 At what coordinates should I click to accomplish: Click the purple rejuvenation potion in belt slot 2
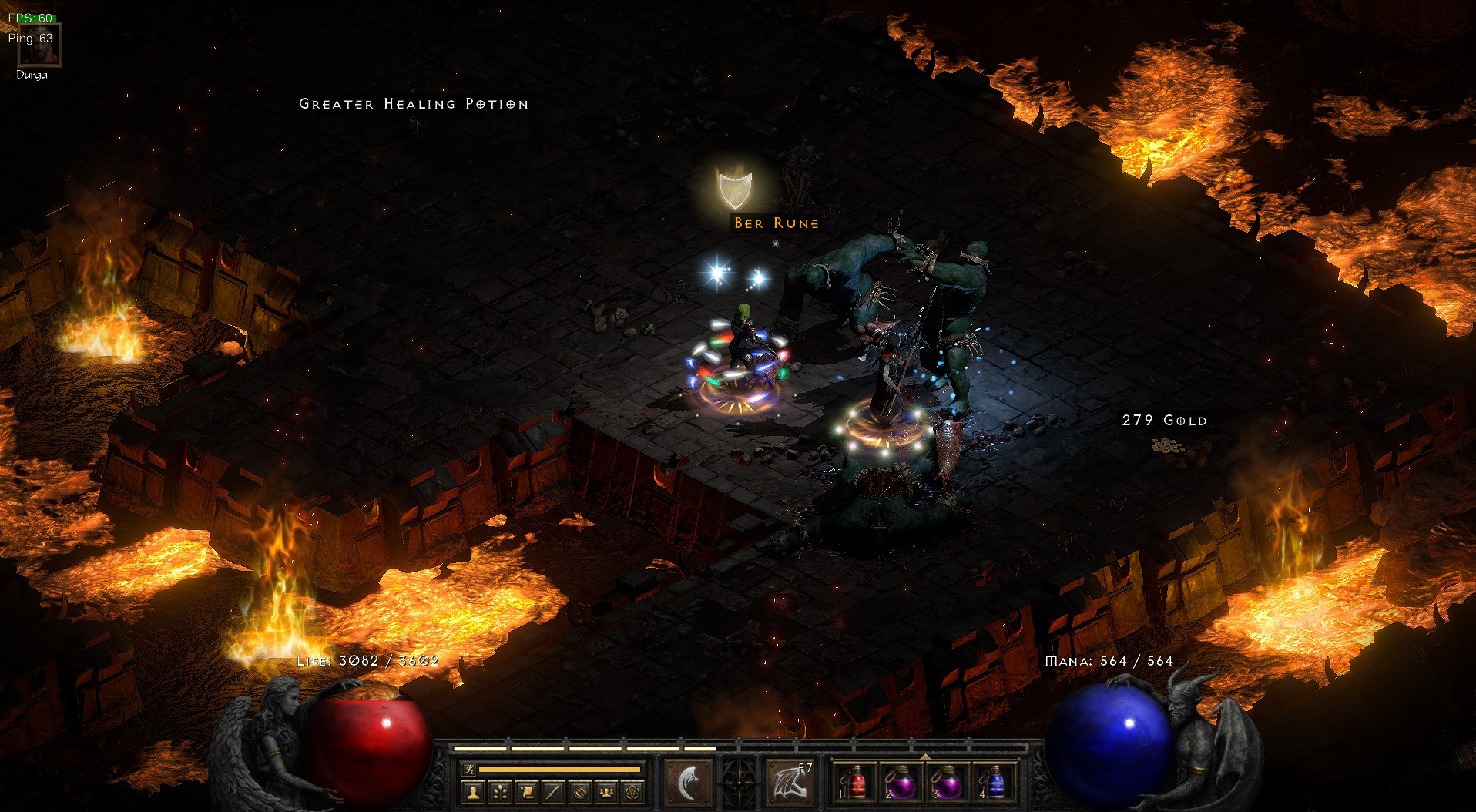click(900, 785)
